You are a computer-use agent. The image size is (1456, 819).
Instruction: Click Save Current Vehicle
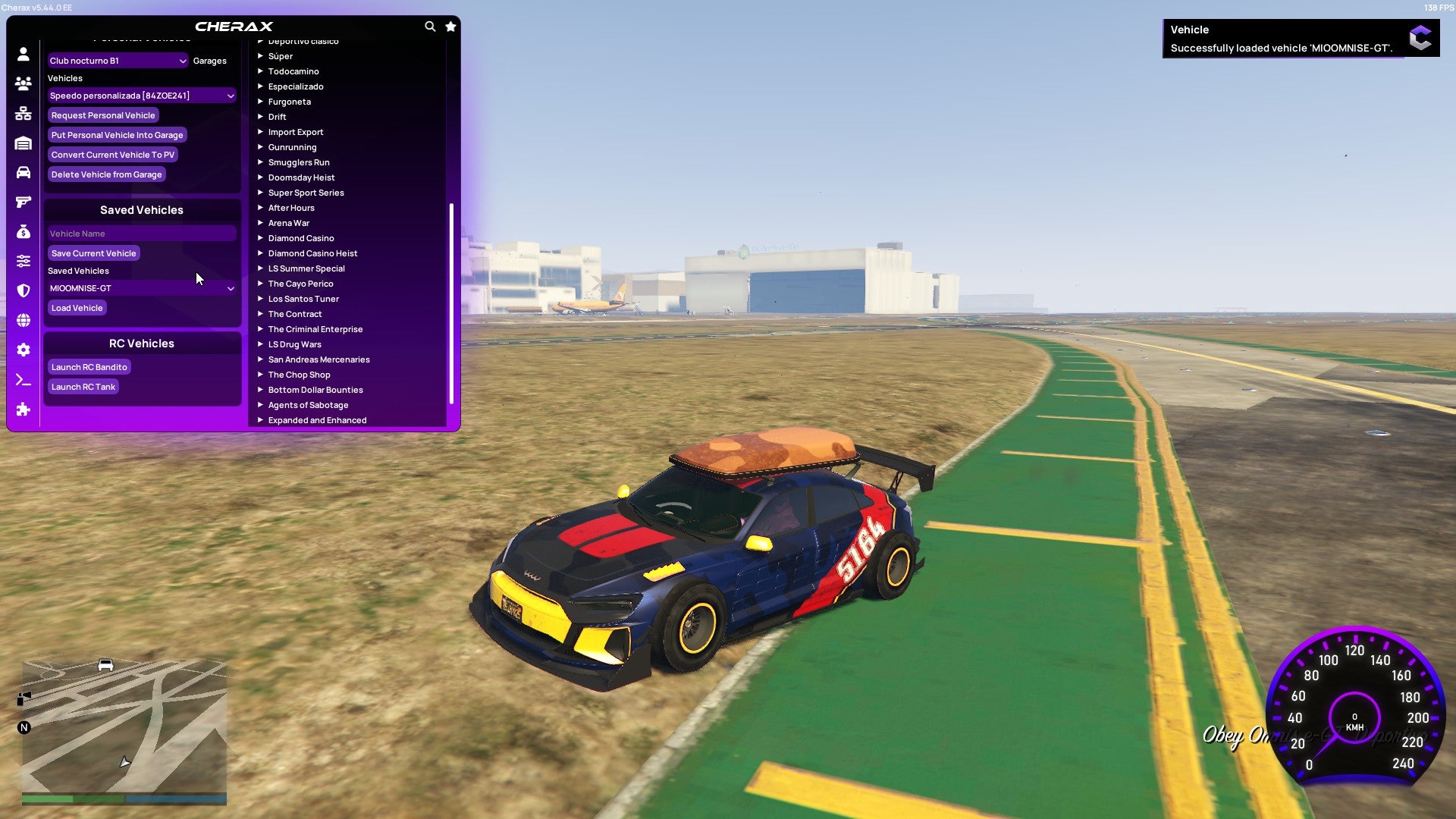[x=93, y=253]
